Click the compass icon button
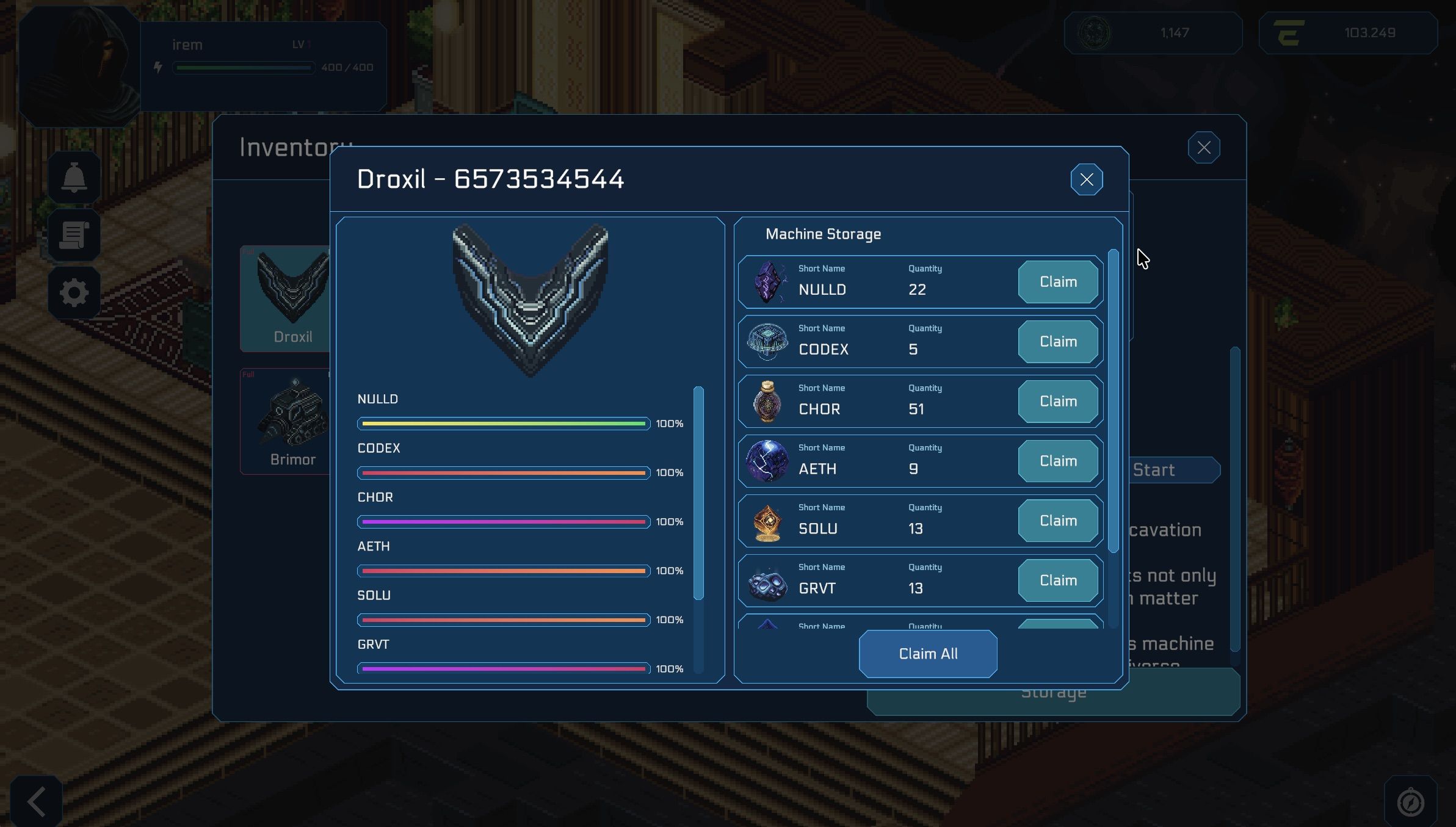The image size is (1456, 827). coord(1410,802)
